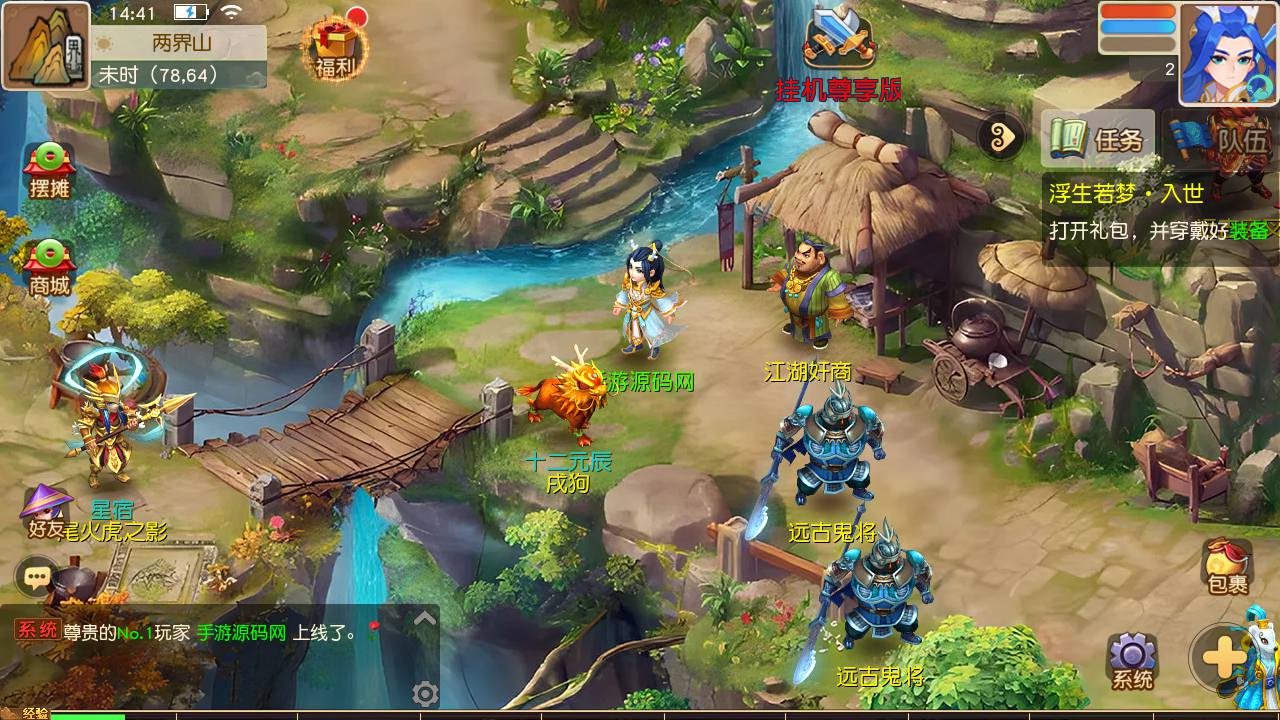Image resolution: width=1280 pixels, height=720 pixels.
Task: Open the 摆摊 stall icon
Action: 49,168
